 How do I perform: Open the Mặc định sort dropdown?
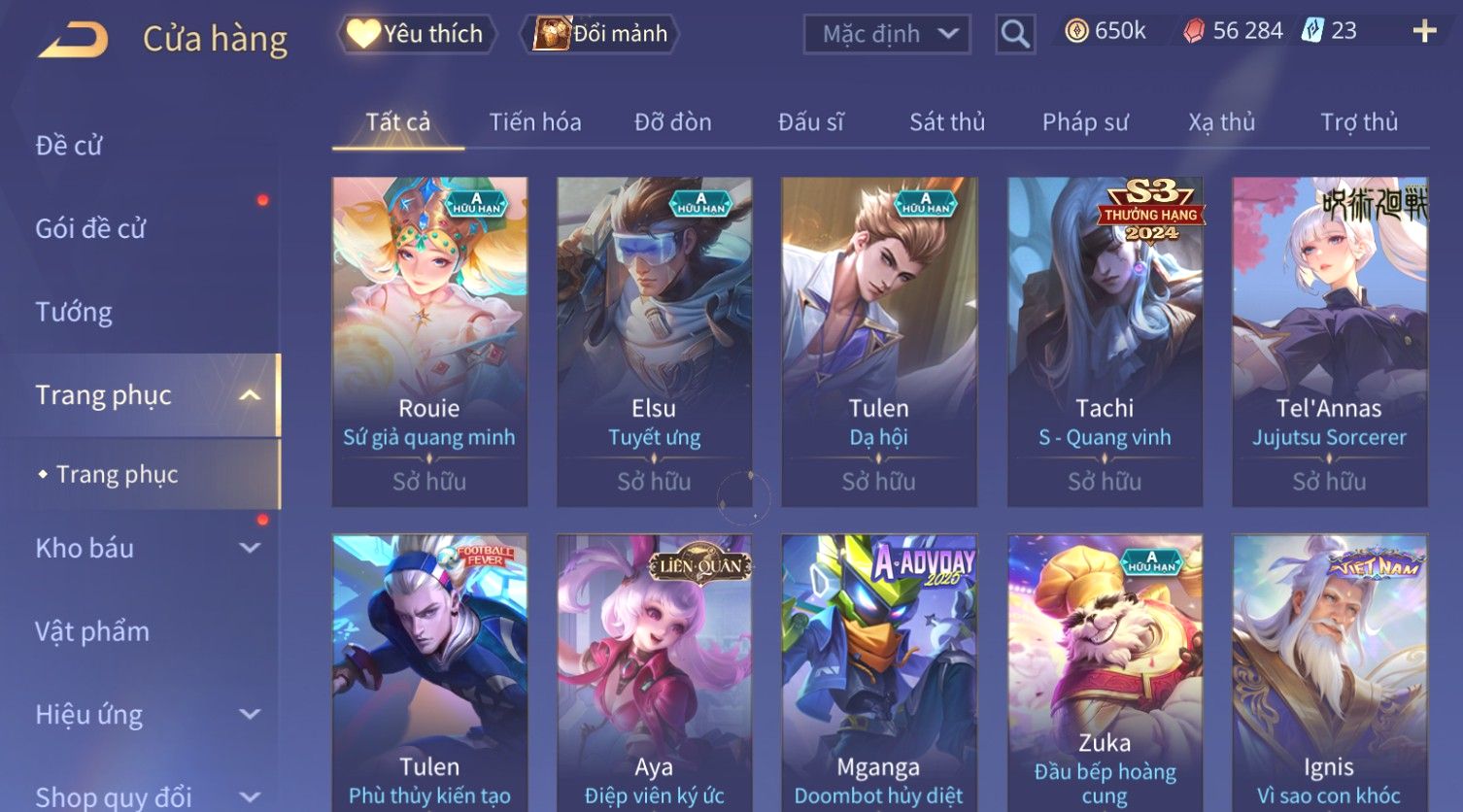pyautogui.click(x=886, y=34)
